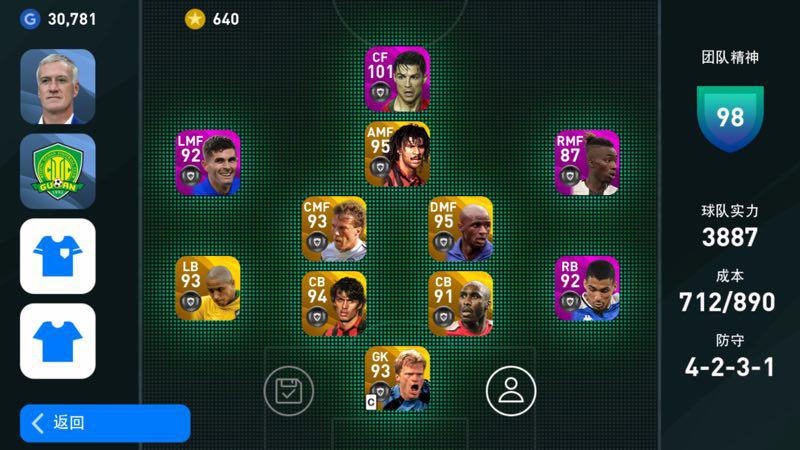Select the RB 92 player card

[x=587, y=288]
